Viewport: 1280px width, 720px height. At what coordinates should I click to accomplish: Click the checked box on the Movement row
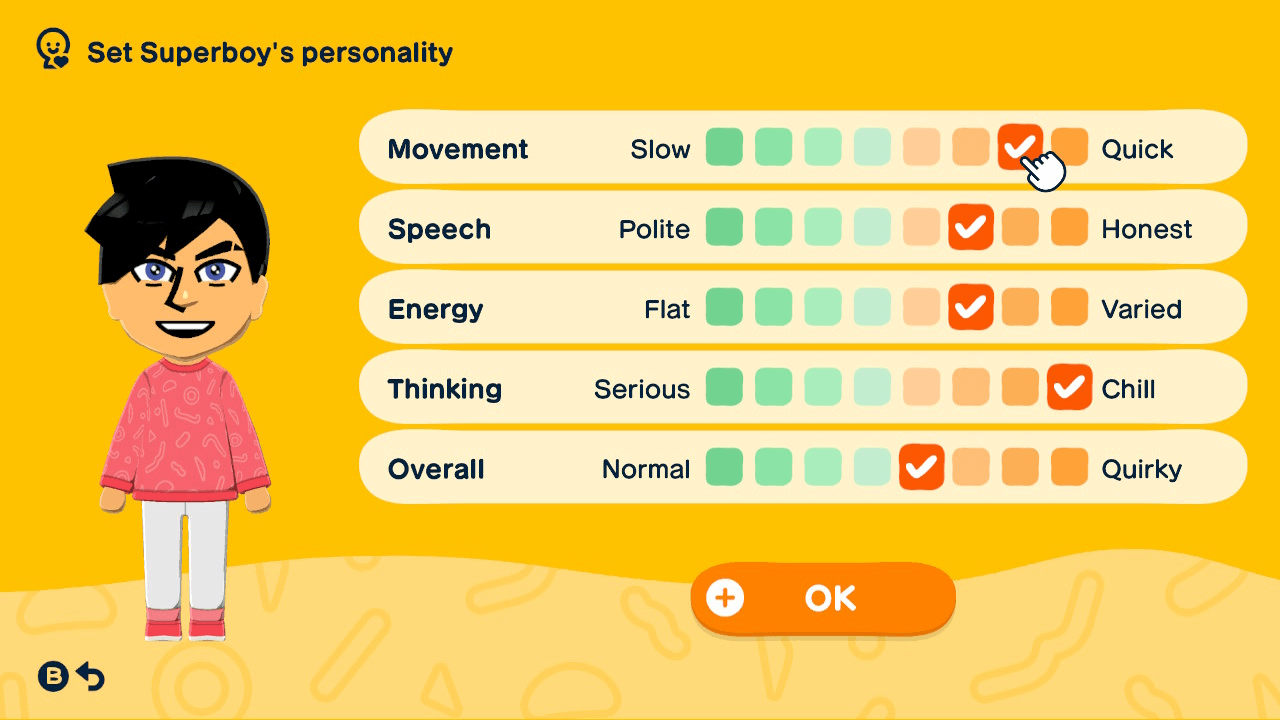1020,147
